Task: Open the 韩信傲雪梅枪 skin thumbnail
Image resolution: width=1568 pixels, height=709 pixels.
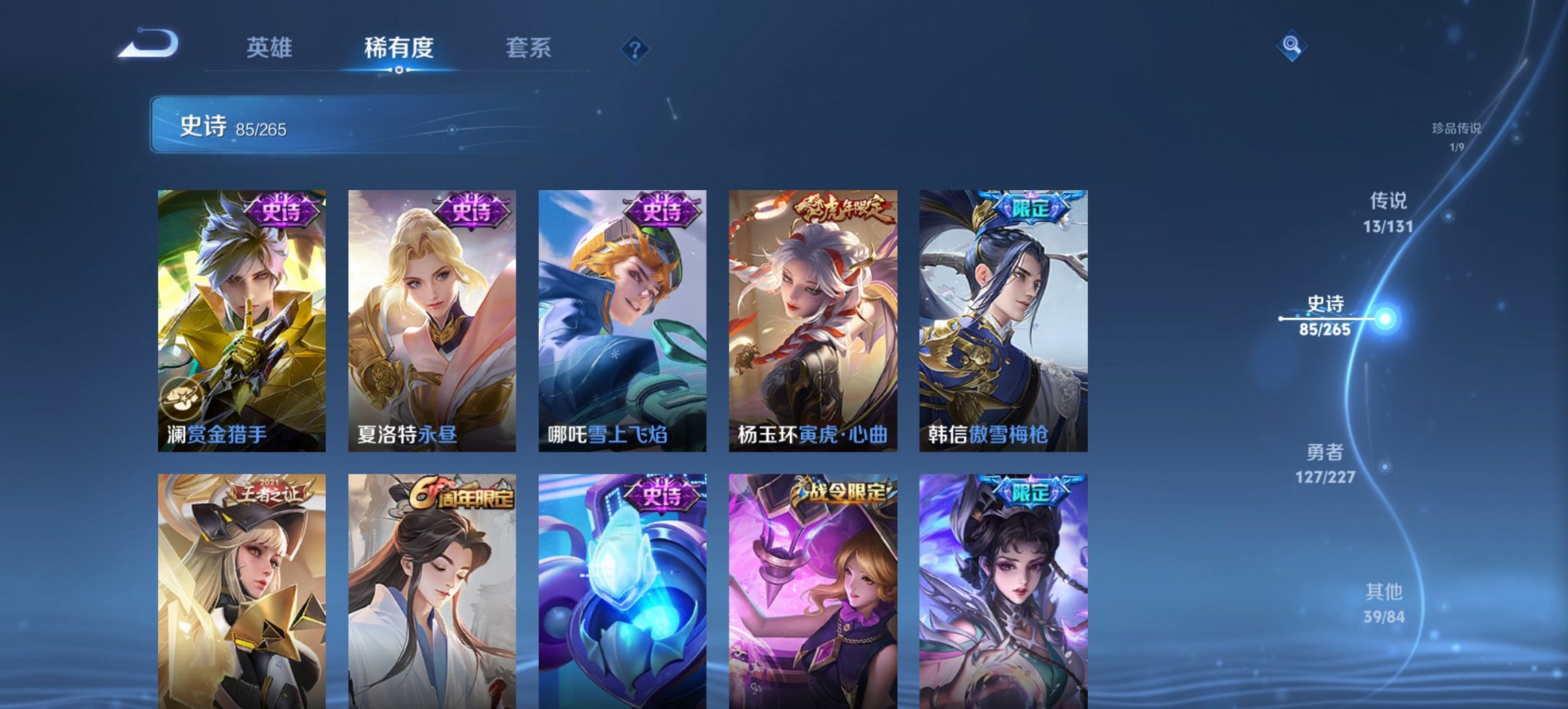Action: (1004, 321)
